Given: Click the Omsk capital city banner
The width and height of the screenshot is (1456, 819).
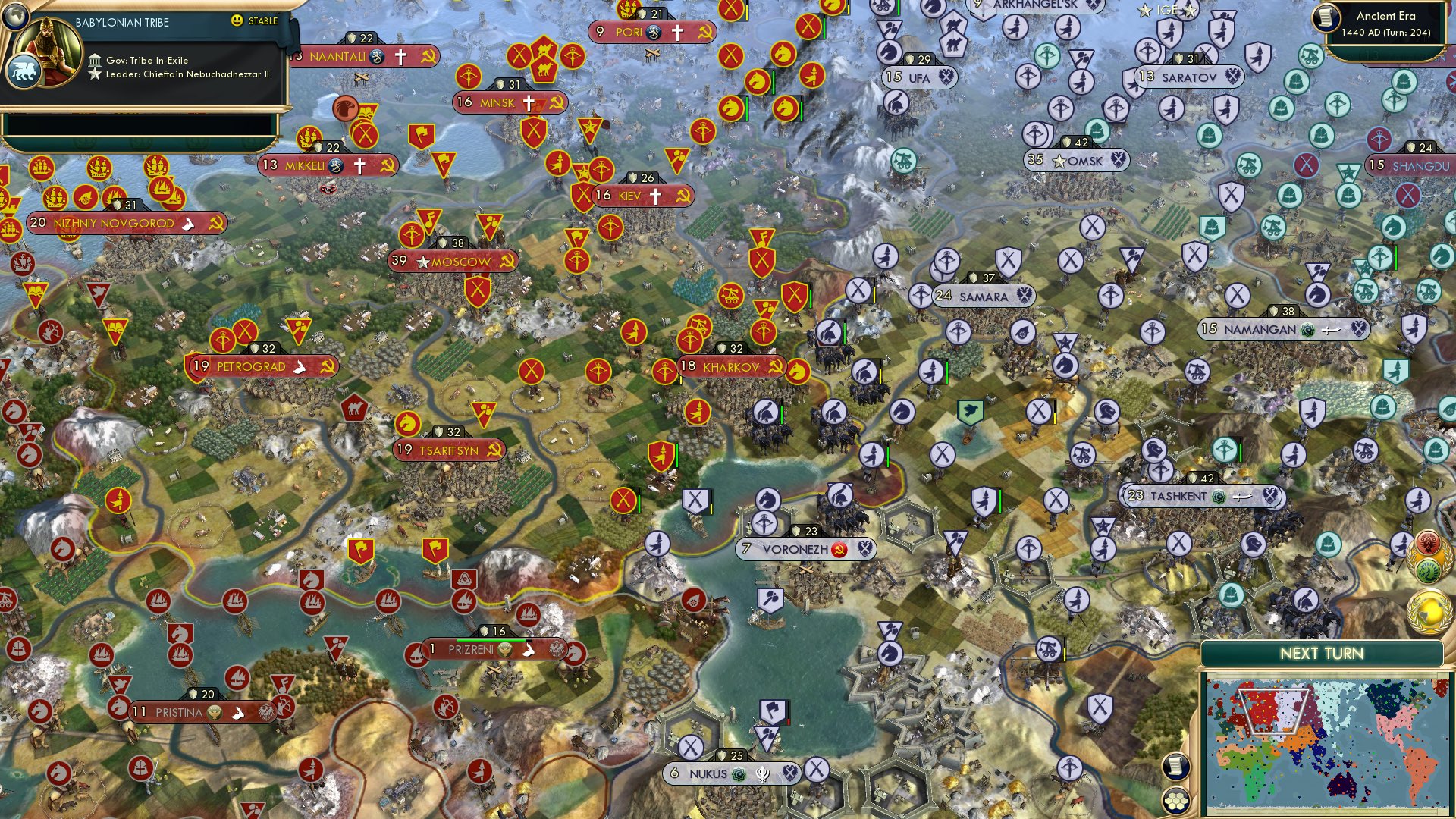Looking at the screenshot, I should [x=1075, y=160].
